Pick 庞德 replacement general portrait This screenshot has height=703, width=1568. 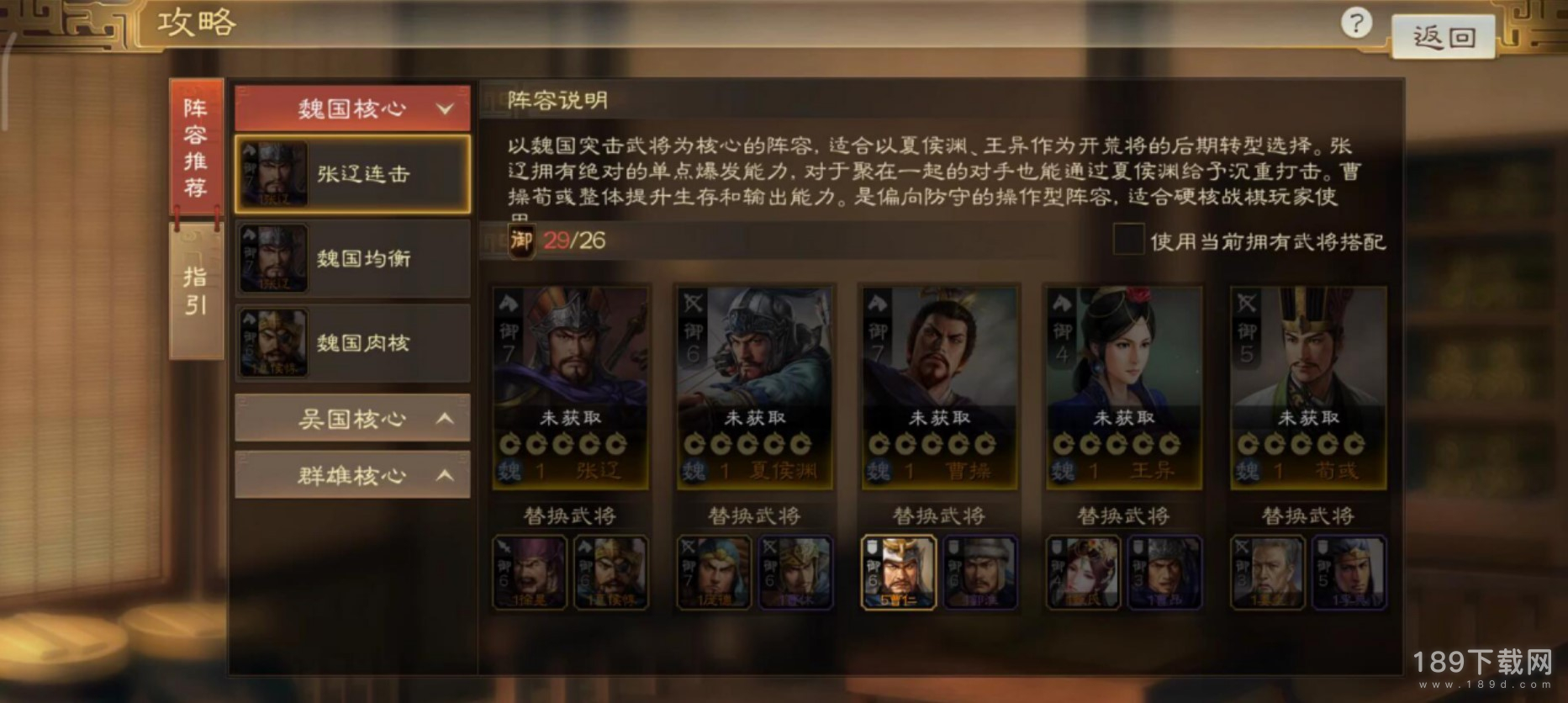713,572
